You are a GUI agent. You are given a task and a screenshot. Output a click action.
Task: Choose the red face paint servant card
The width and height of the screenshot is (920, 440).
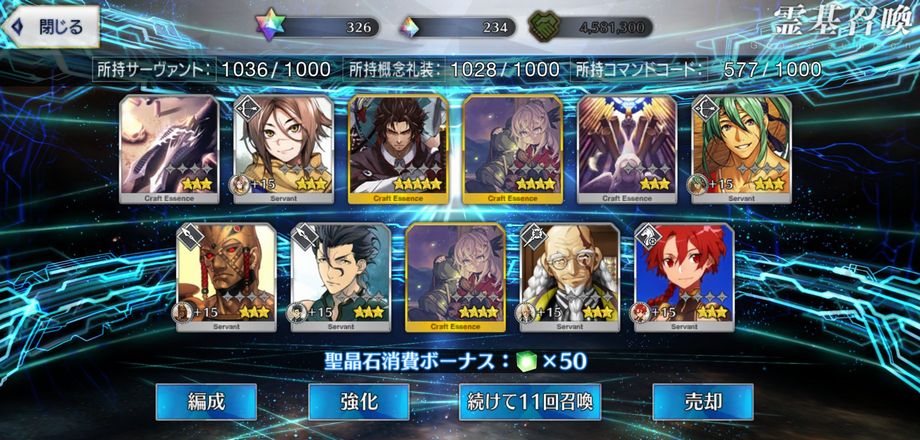226,277
